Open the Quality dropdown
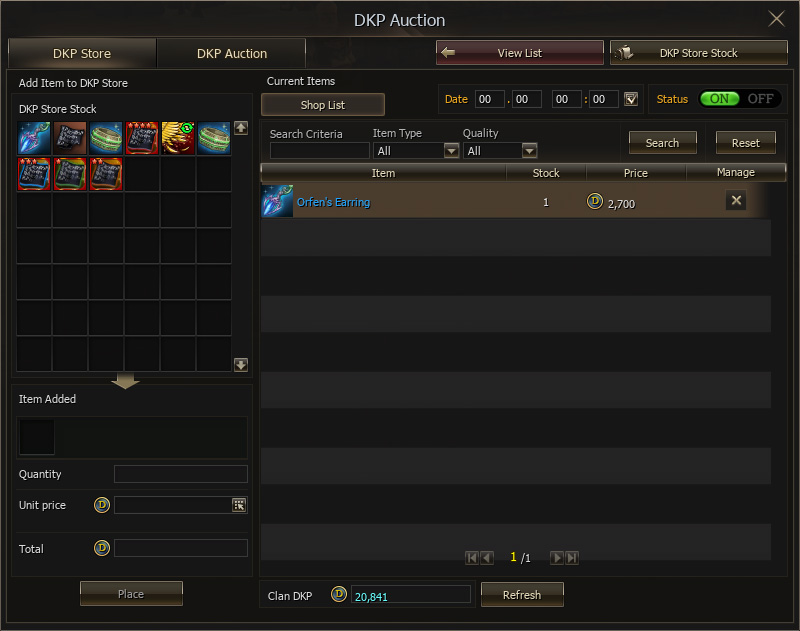 coord(529,151)
